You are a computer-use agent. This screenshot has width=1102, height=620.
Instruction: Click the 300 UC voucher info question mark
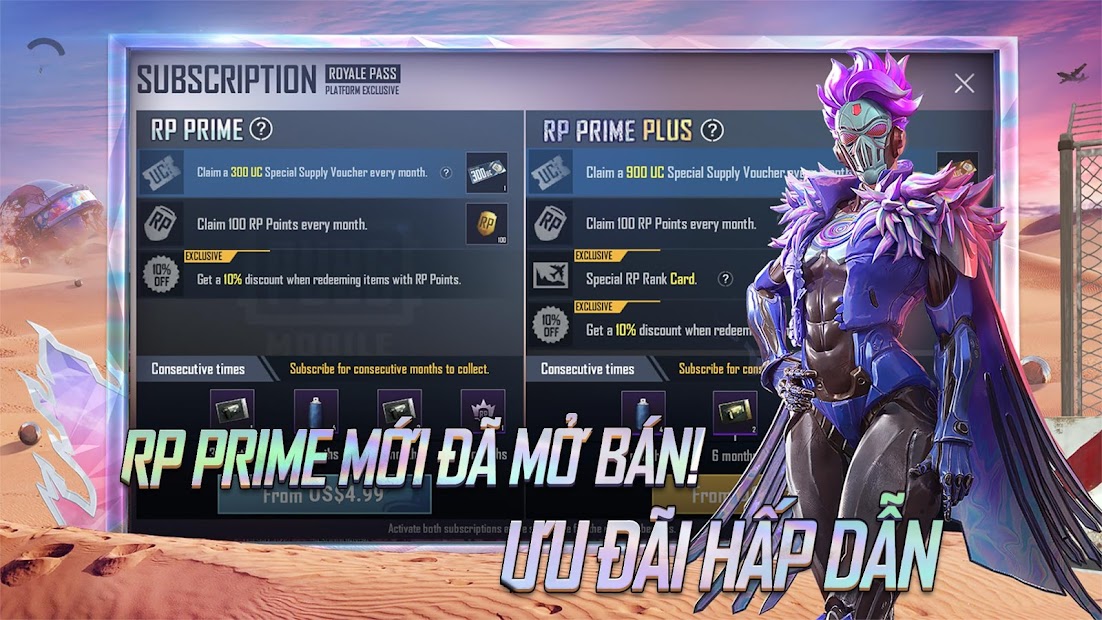coord(446,173)
